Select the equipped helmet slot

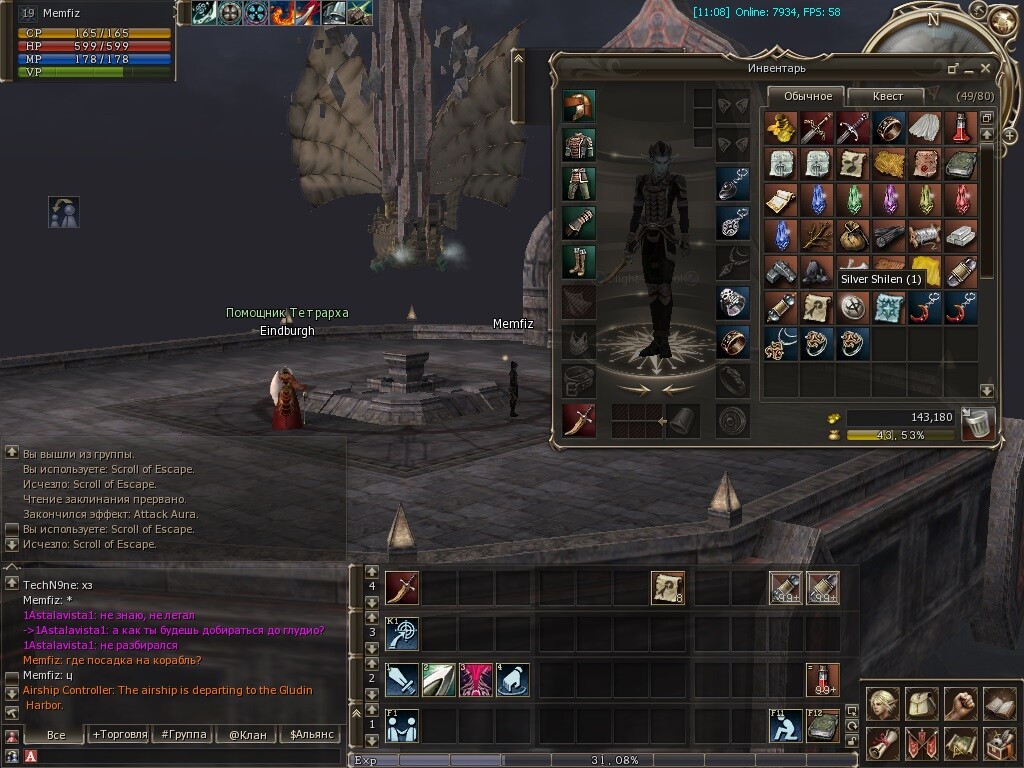[x=578, y=106]
